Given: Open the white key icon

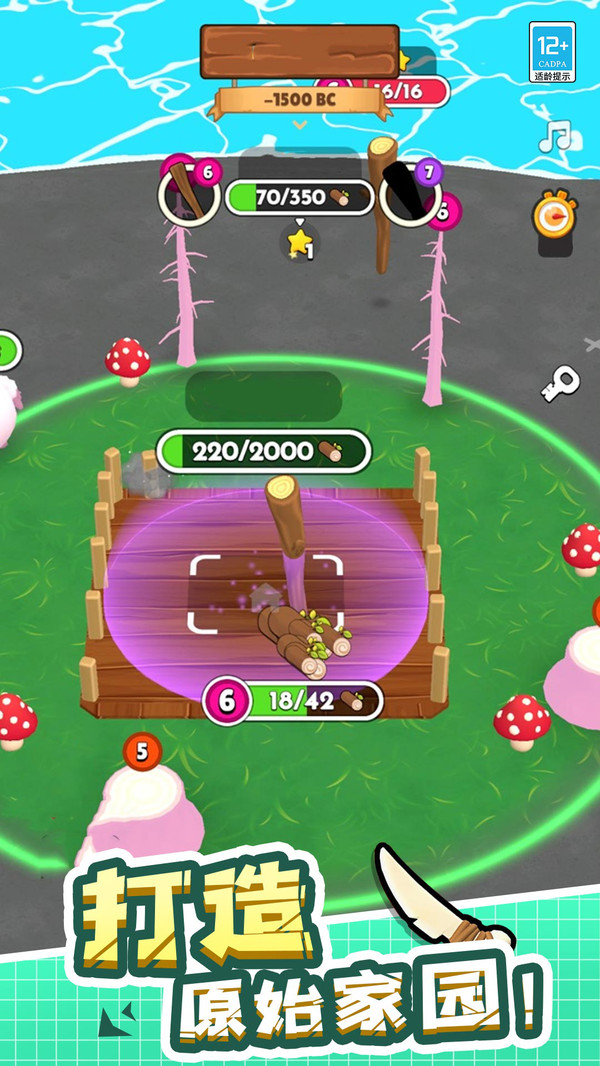Looking at the screenshot, I should [559, 384].
